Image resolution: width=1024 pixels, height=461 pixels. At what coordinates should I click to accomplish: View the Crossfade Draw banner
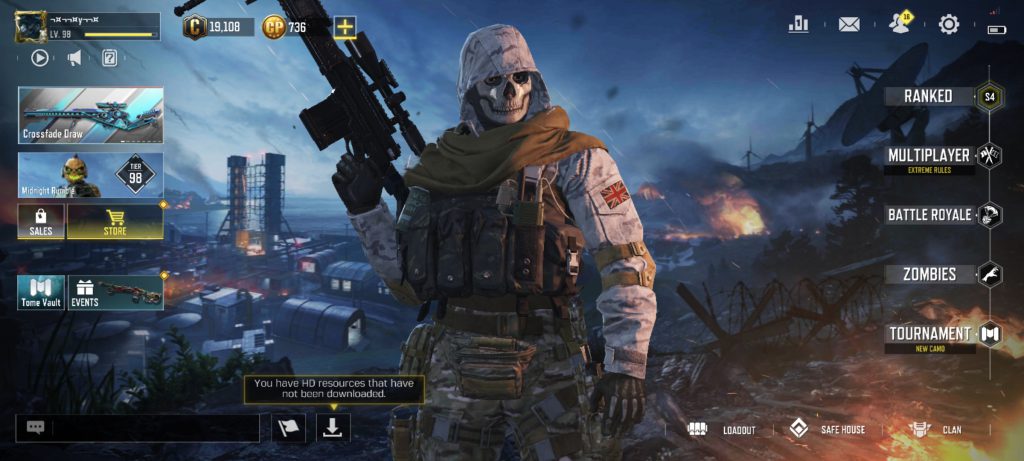[90, 115]
